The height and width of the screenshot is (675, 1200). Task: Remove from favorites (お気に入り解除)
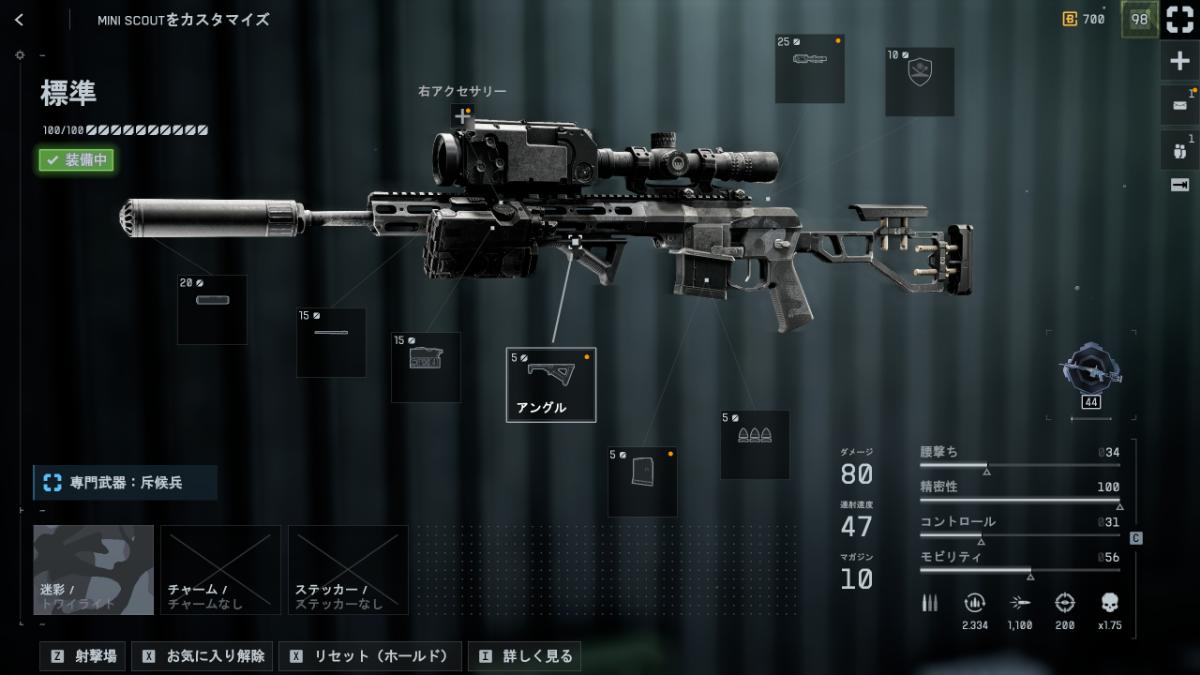pyautogui.click(x=204, y=656)
